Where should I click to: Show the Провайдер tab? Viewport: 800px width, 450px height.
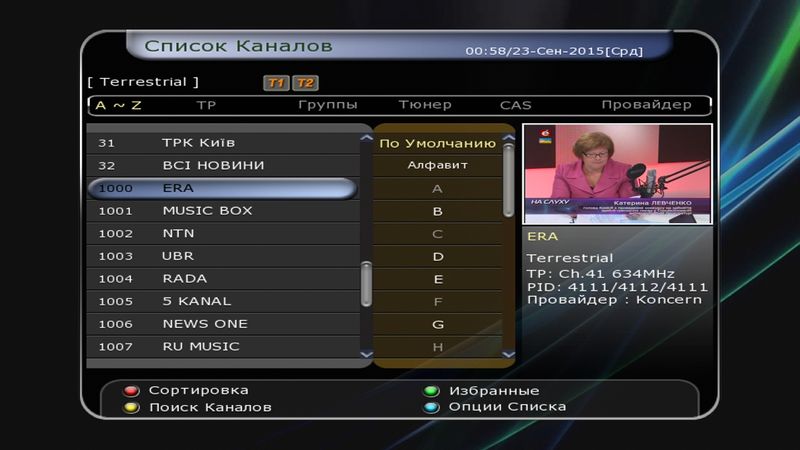pos(646,105)
